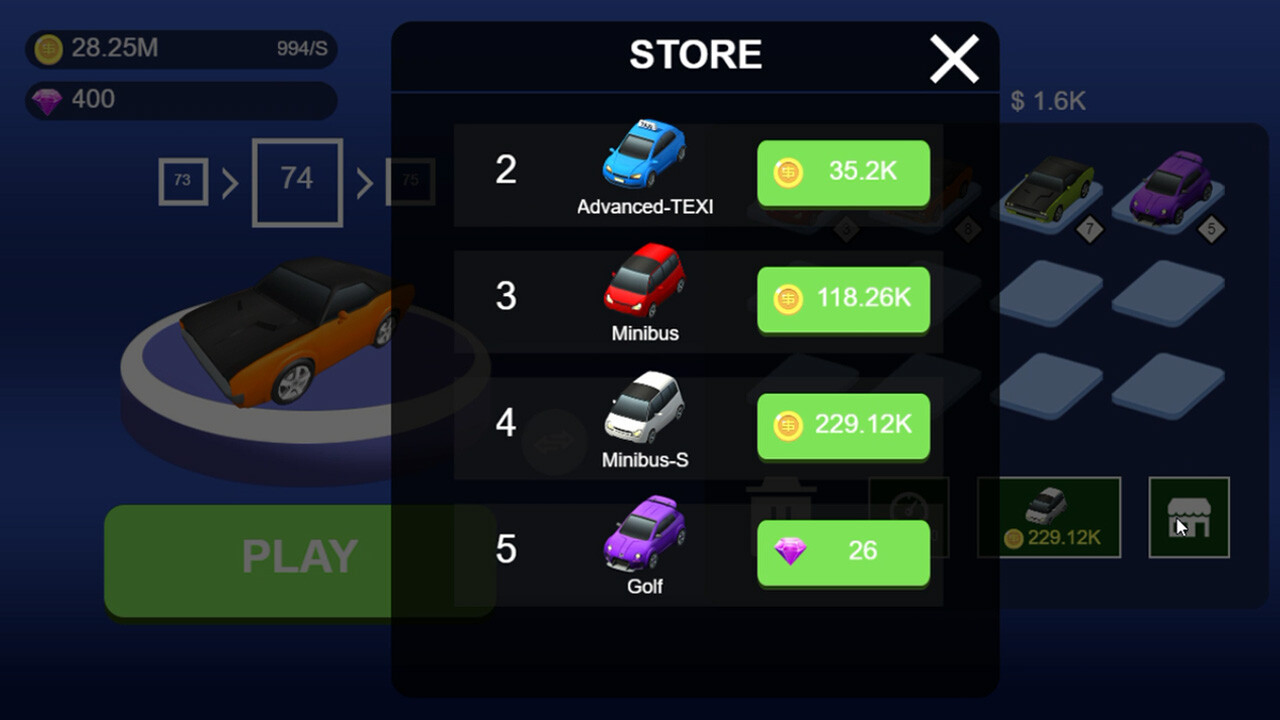Click the 229.12K car purchase slot
1280x720 pixels.
coord(1049,517)
